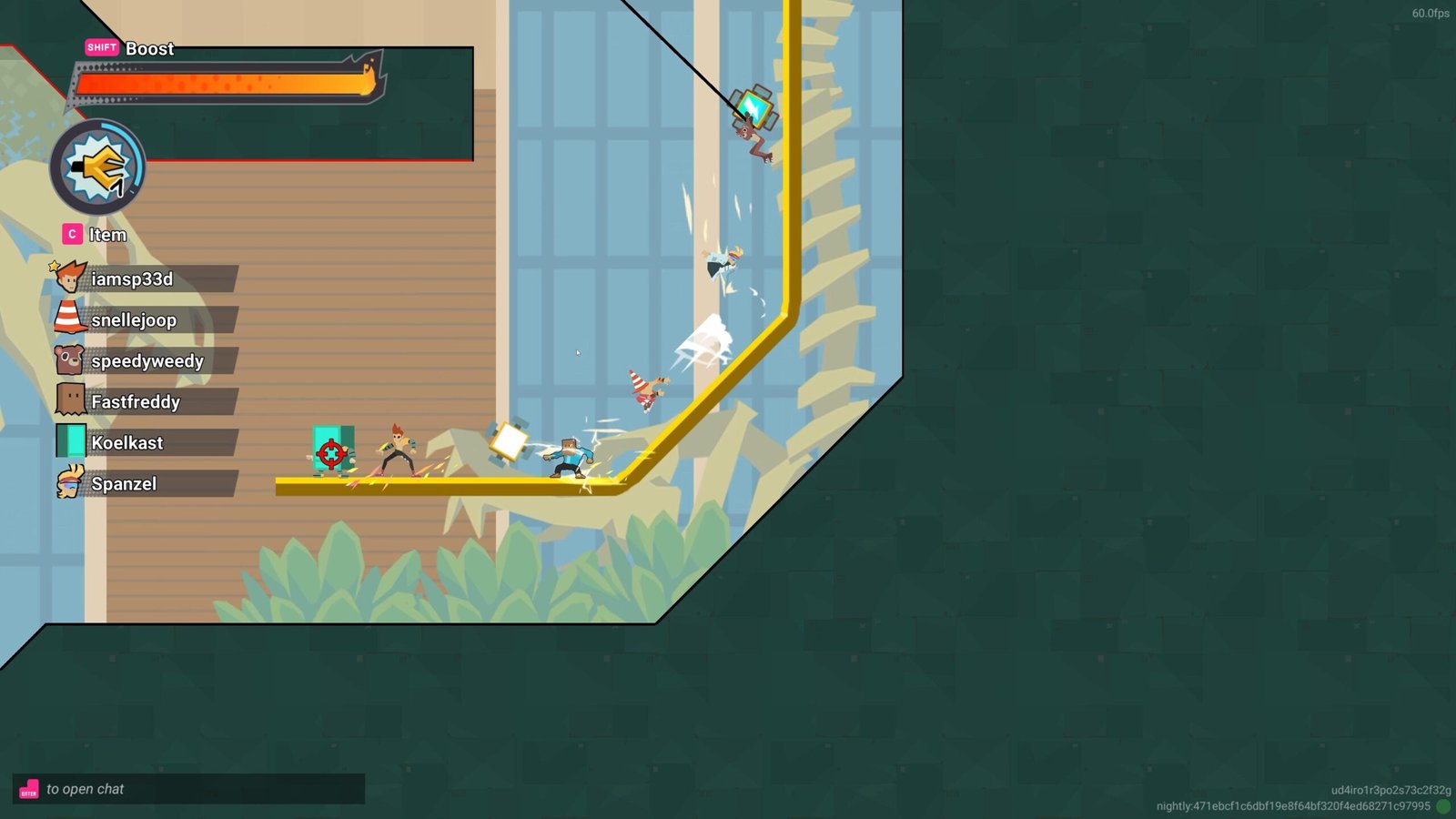This screenshot has width=1456, height=819.
Task: Select the iamsp33d player row
Action: 146,279
